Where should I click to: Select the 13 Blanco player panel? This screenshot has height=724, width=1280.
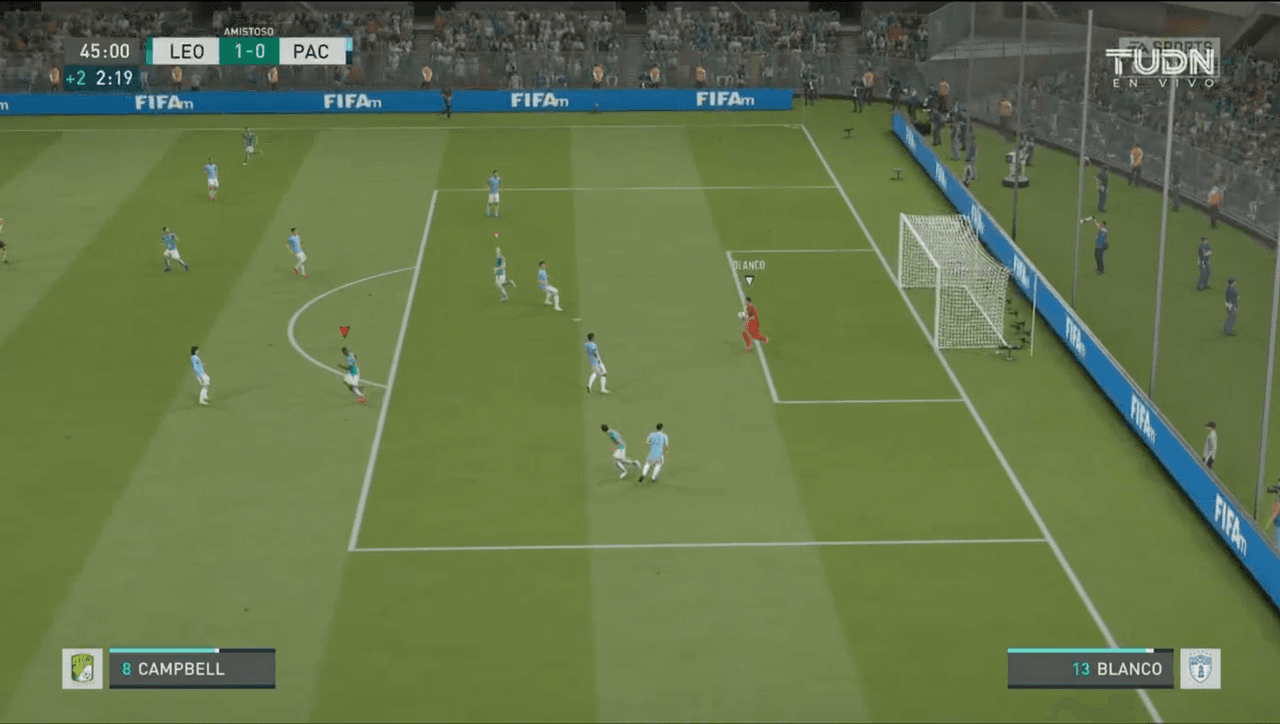click(x=1090, y=668)
